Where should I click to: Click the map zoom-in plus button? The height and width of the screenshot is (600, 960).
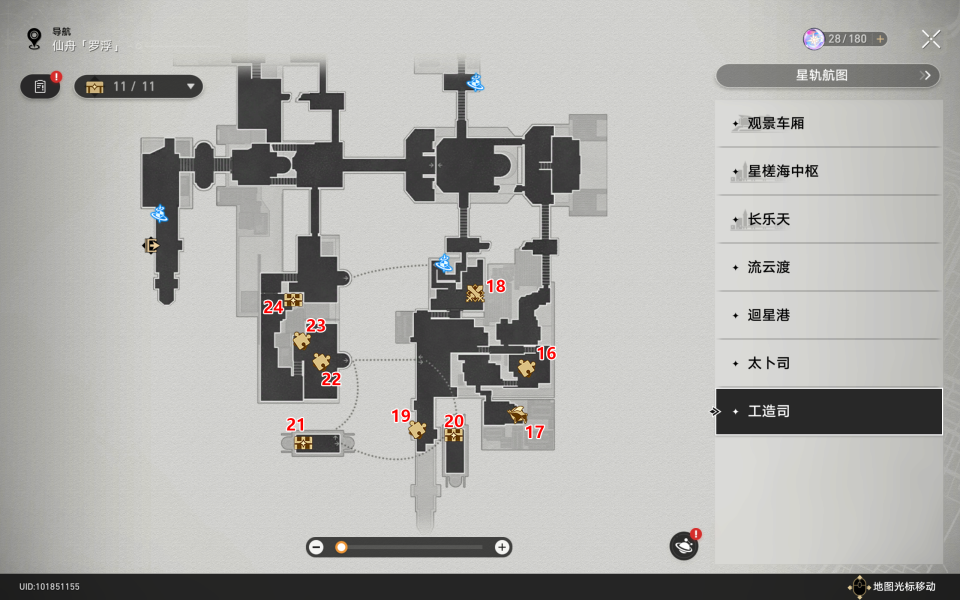502,547
